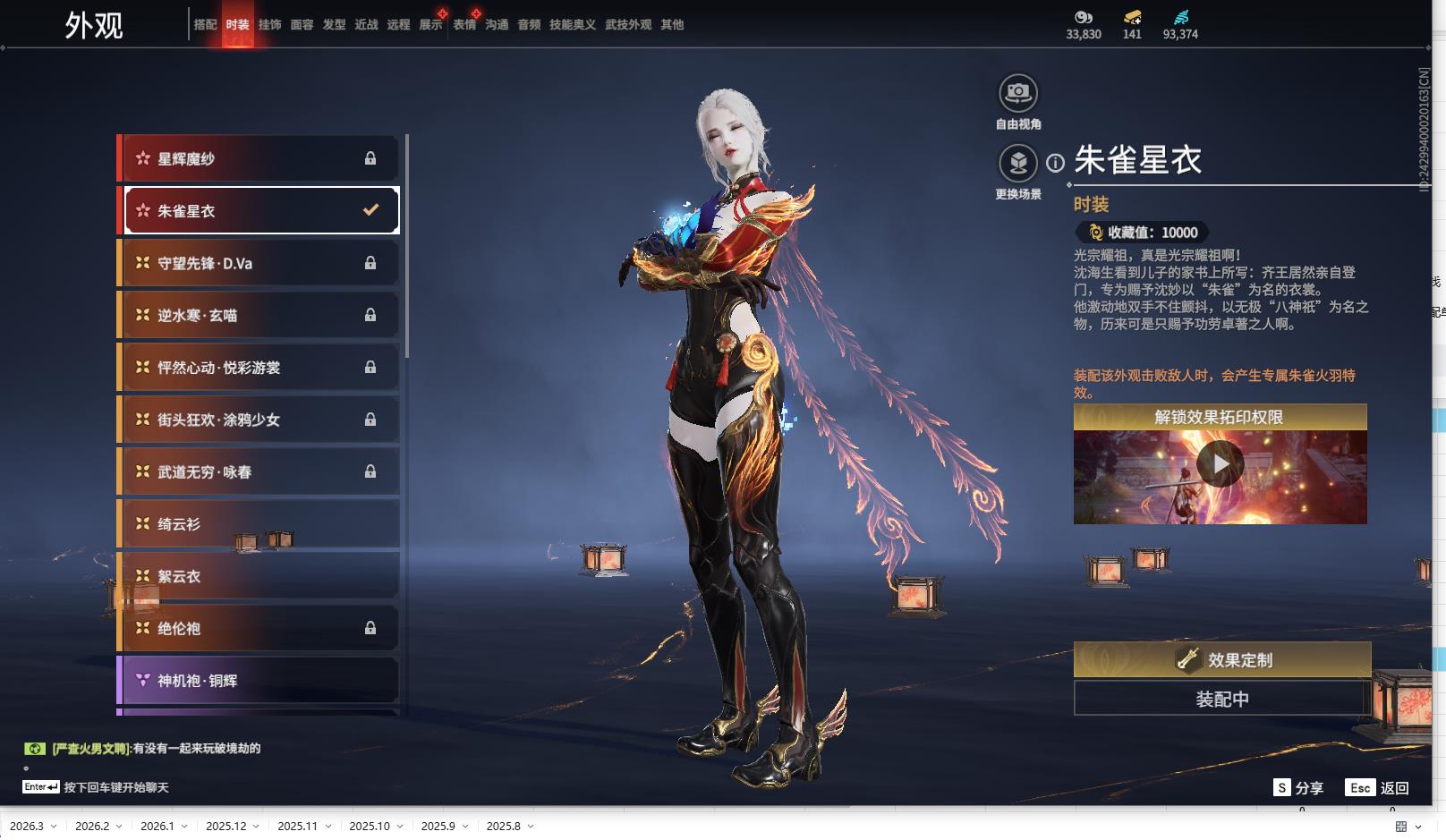Select the 武技外观 tab
The width and height of the screenshot is (1446, 840).
pyautogui.click(x=627, y=25)
